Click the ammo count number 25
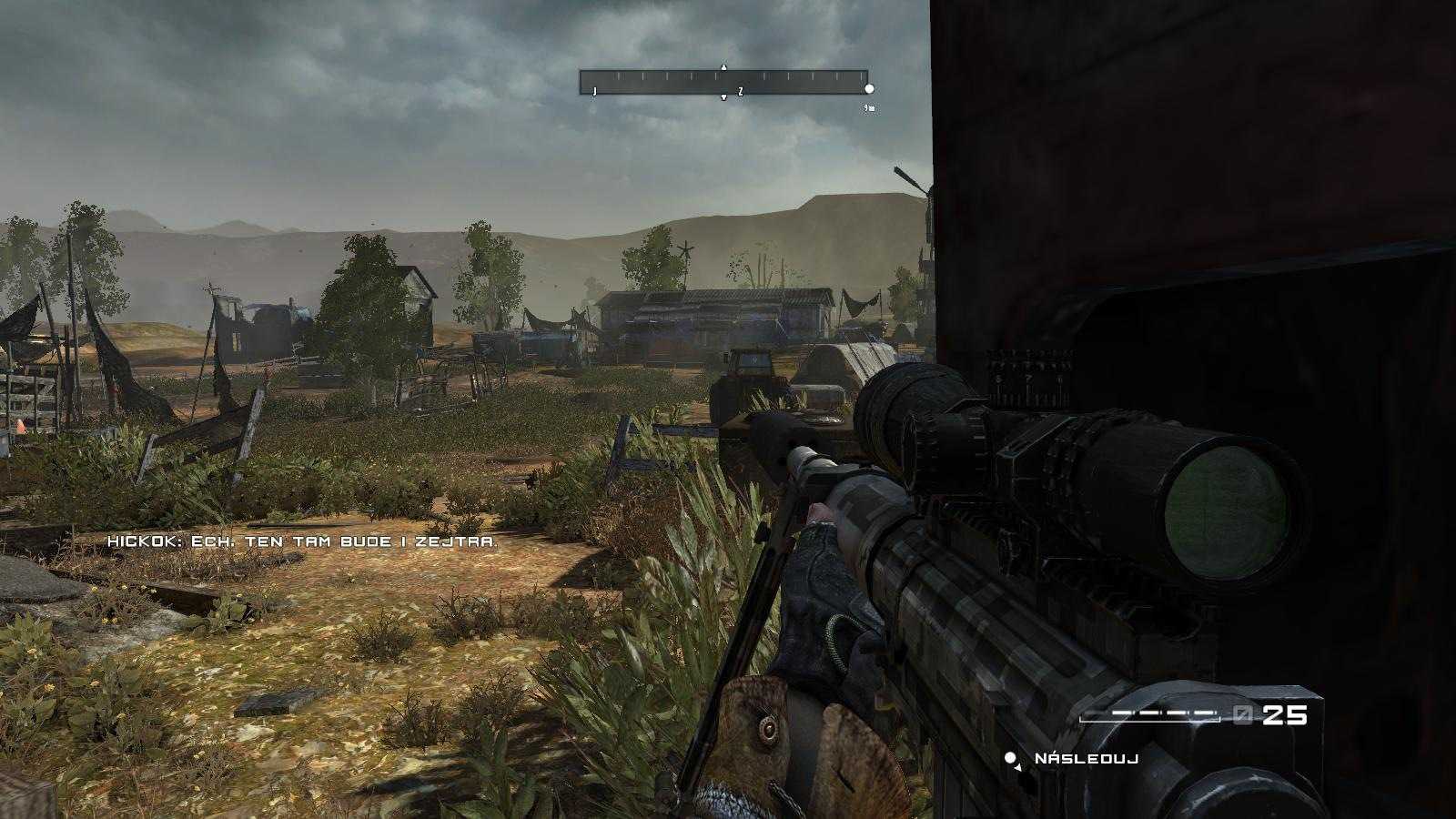Screen dimensions: 1456x819 [1285, 715]
